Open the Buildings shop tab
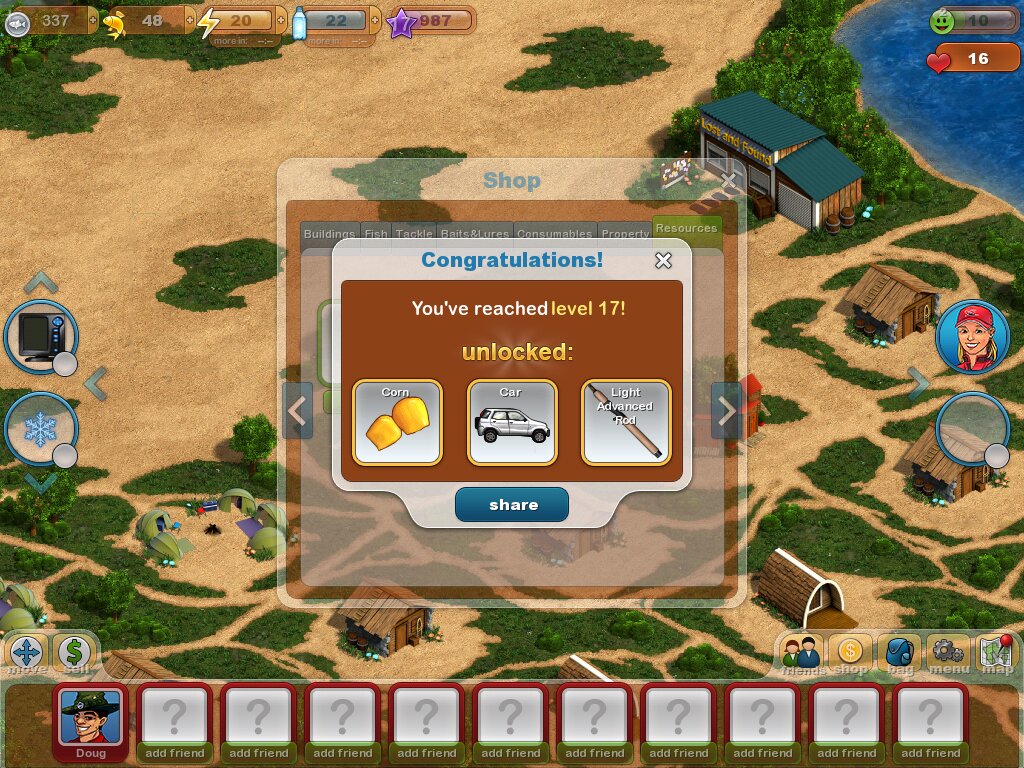 [329, 234]
